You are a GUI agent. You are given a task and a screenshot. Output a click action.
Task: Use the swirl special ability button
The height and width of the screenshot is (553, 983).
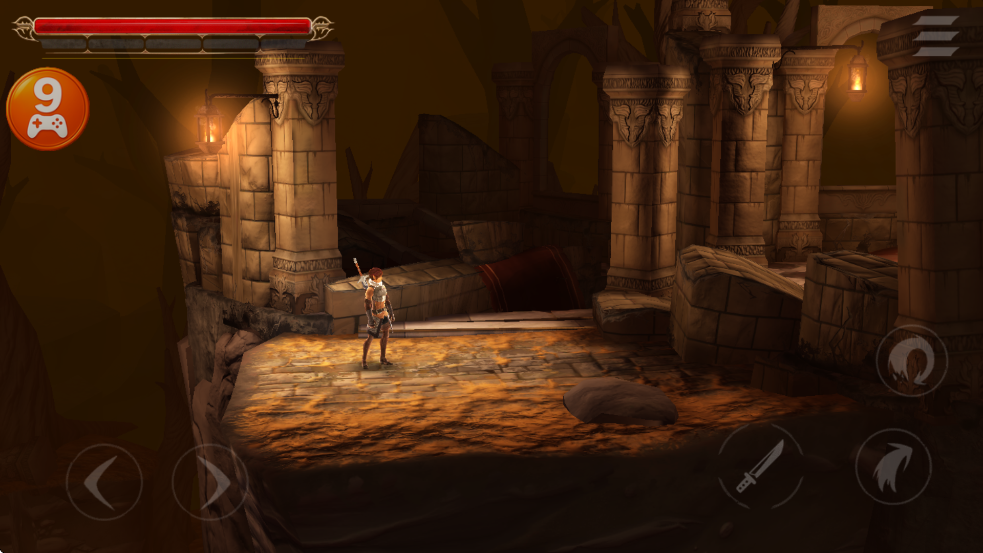point(911,360)
